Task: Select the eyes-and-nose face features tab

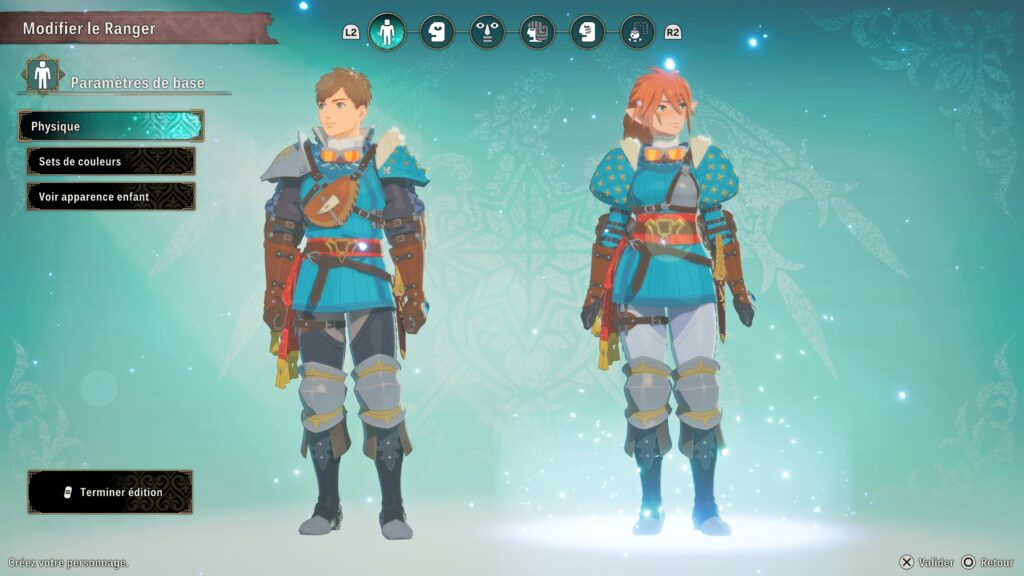Action: point(487,32)
